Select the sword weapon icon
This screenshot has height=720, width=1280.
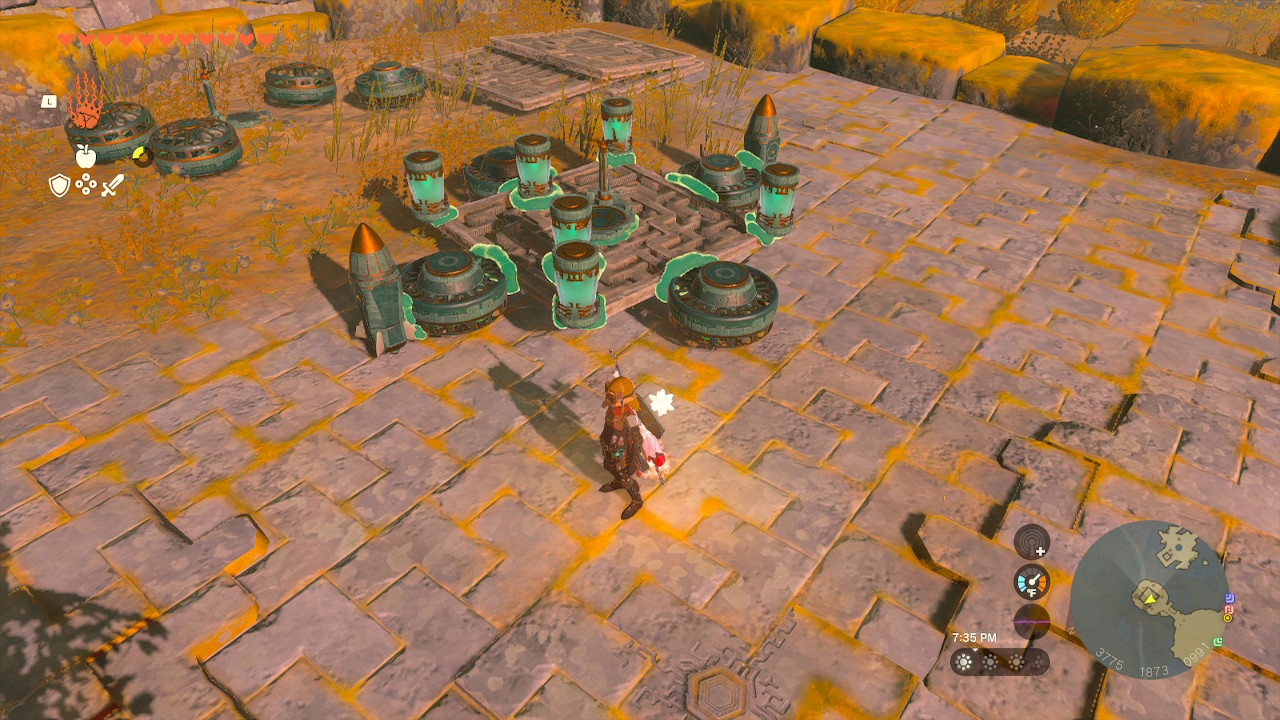pos(112,185)
